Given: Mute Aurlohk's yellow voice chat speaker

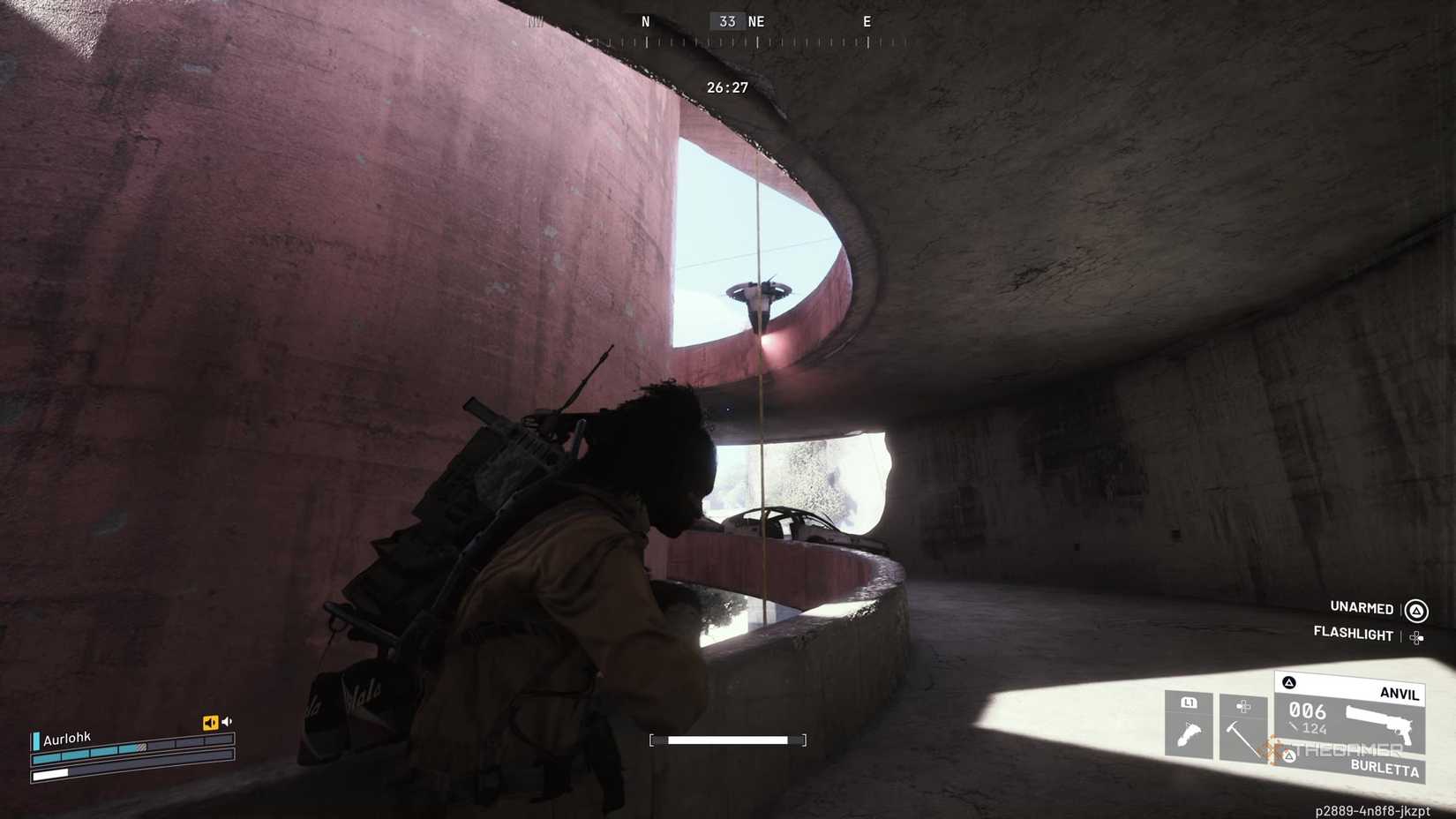Looking at the screenshot, I should (210, 722).
